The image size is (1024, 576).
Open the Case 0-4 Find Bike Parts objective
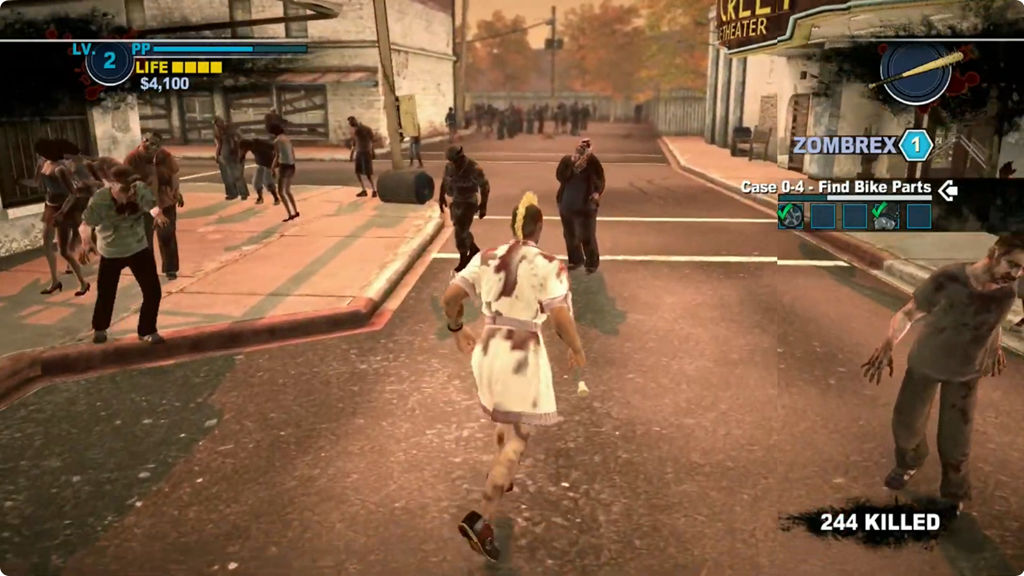[x=835, y=187]
